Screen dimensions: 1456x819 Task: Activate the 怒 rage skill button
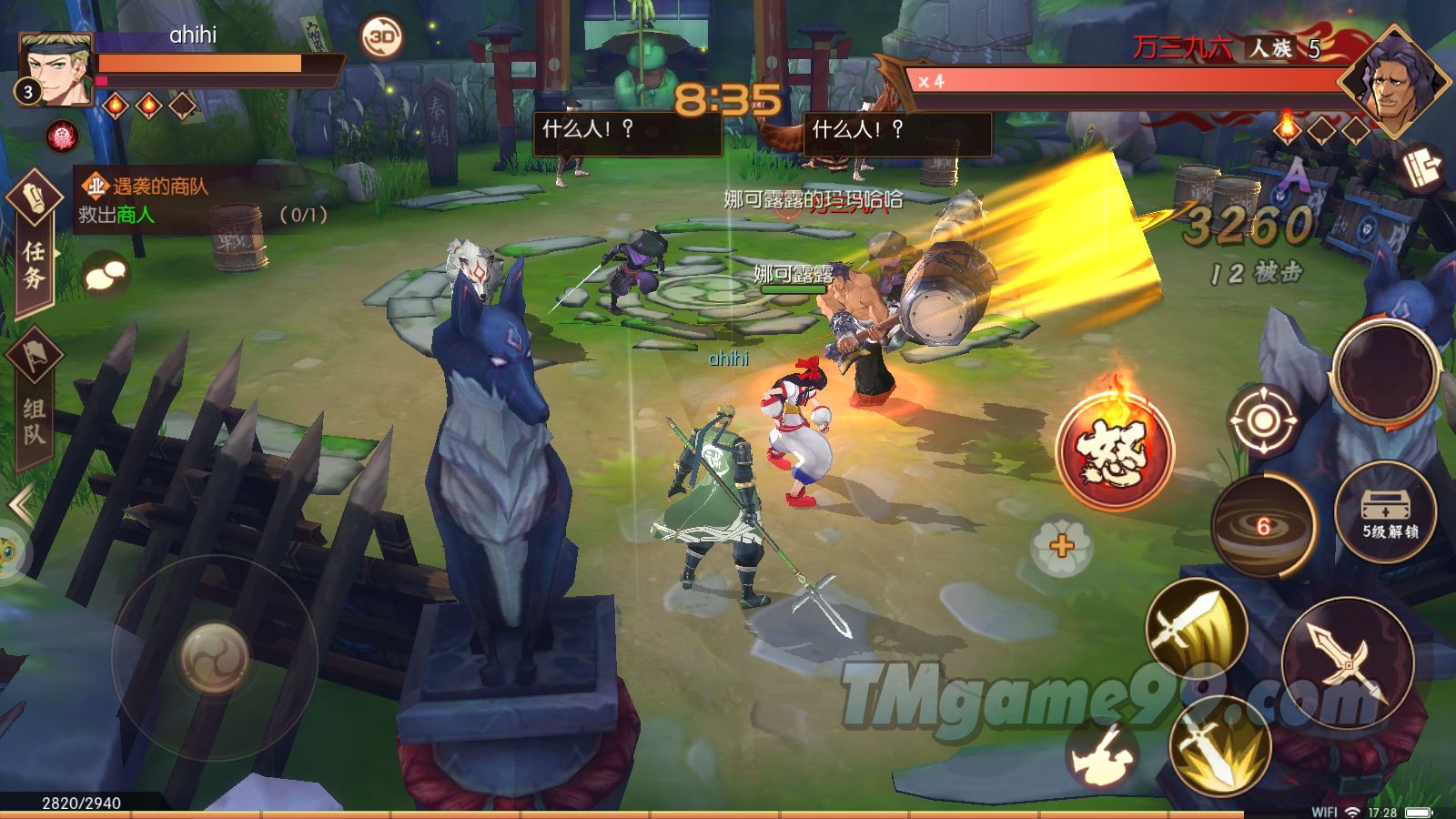[x=1115, y=448]
